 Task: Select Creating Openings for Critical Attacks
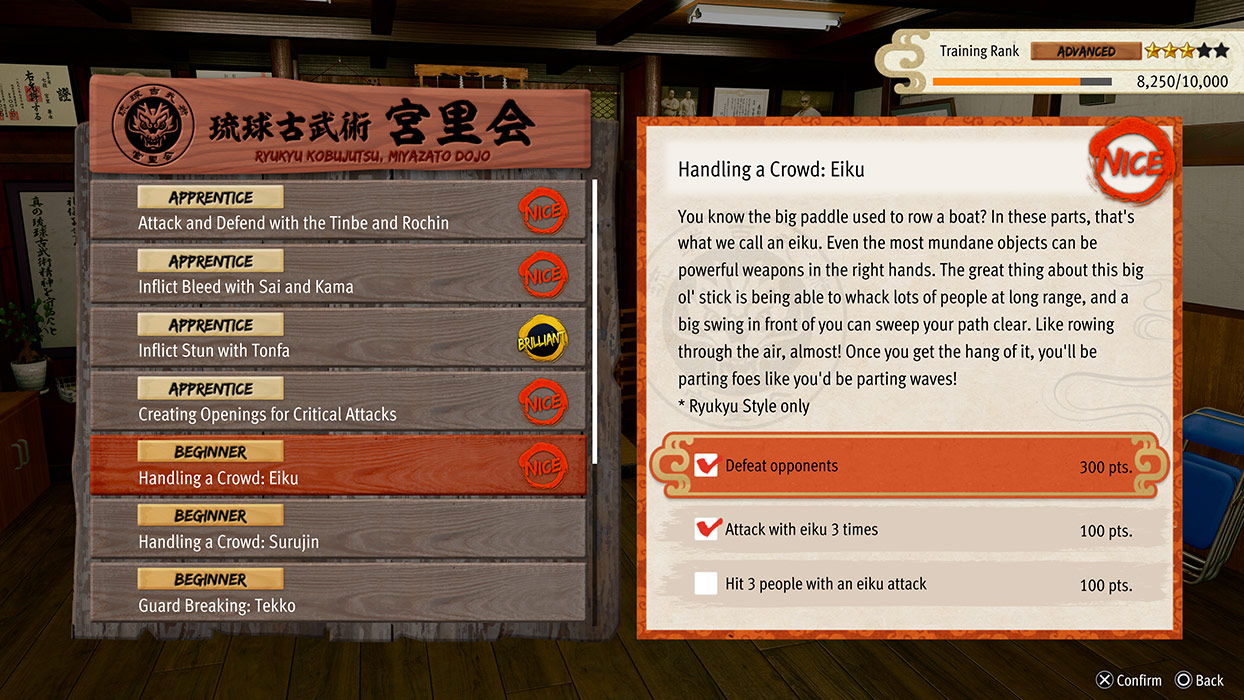coord(338,403)
